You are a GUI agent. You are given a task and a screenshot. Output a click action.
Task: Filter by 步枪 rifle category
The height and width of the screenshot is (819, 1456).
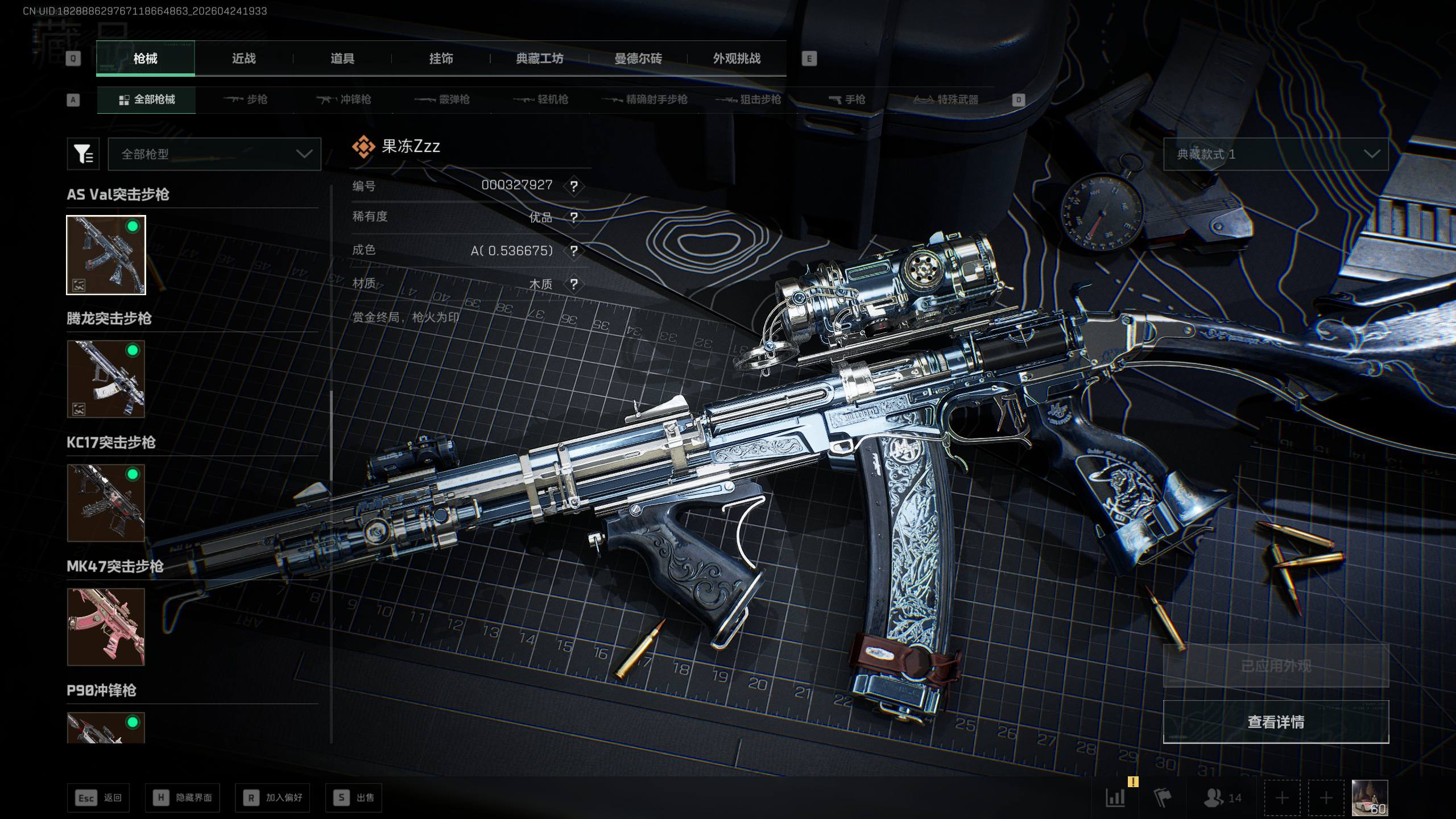245,100
